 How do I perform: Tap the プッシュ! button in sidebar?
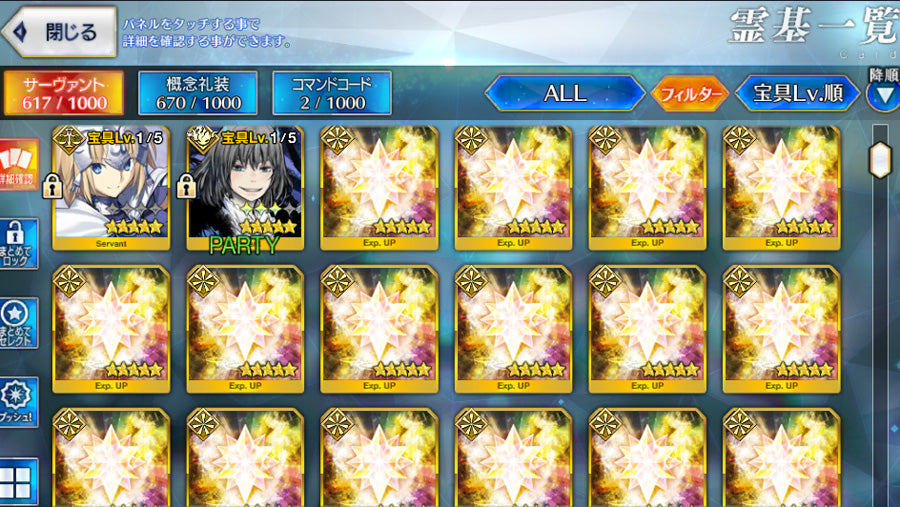(x=18, y=402)
